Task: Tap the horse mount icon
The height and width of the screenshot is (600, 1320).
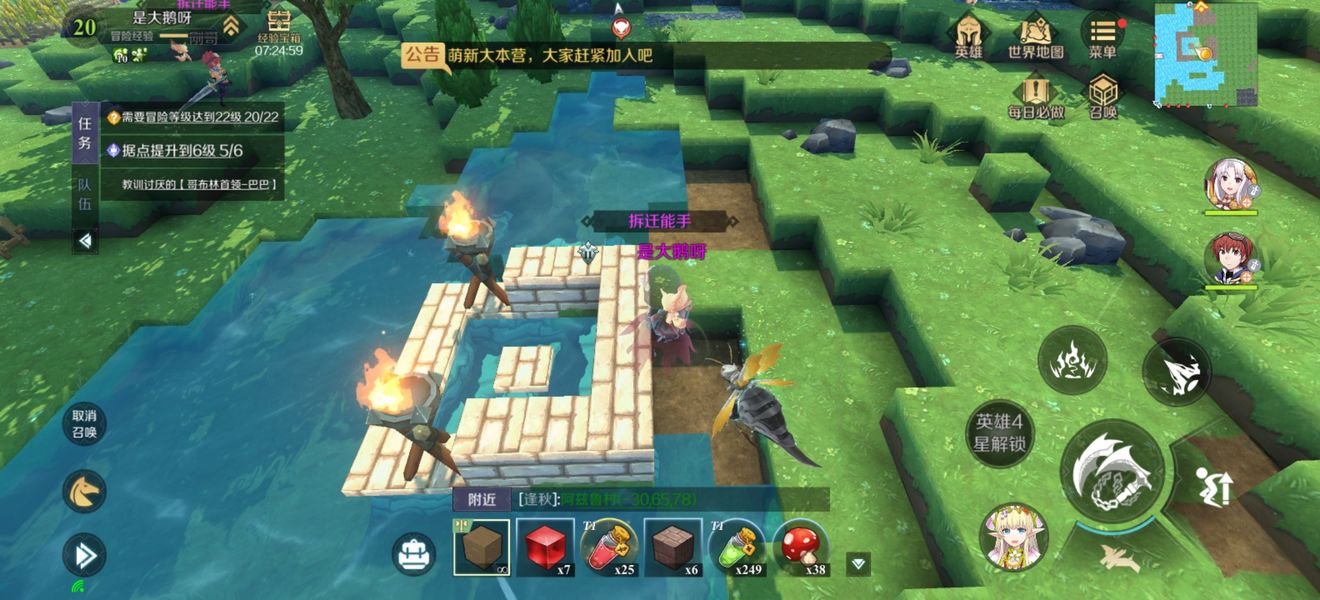Action: coord(84,491)
